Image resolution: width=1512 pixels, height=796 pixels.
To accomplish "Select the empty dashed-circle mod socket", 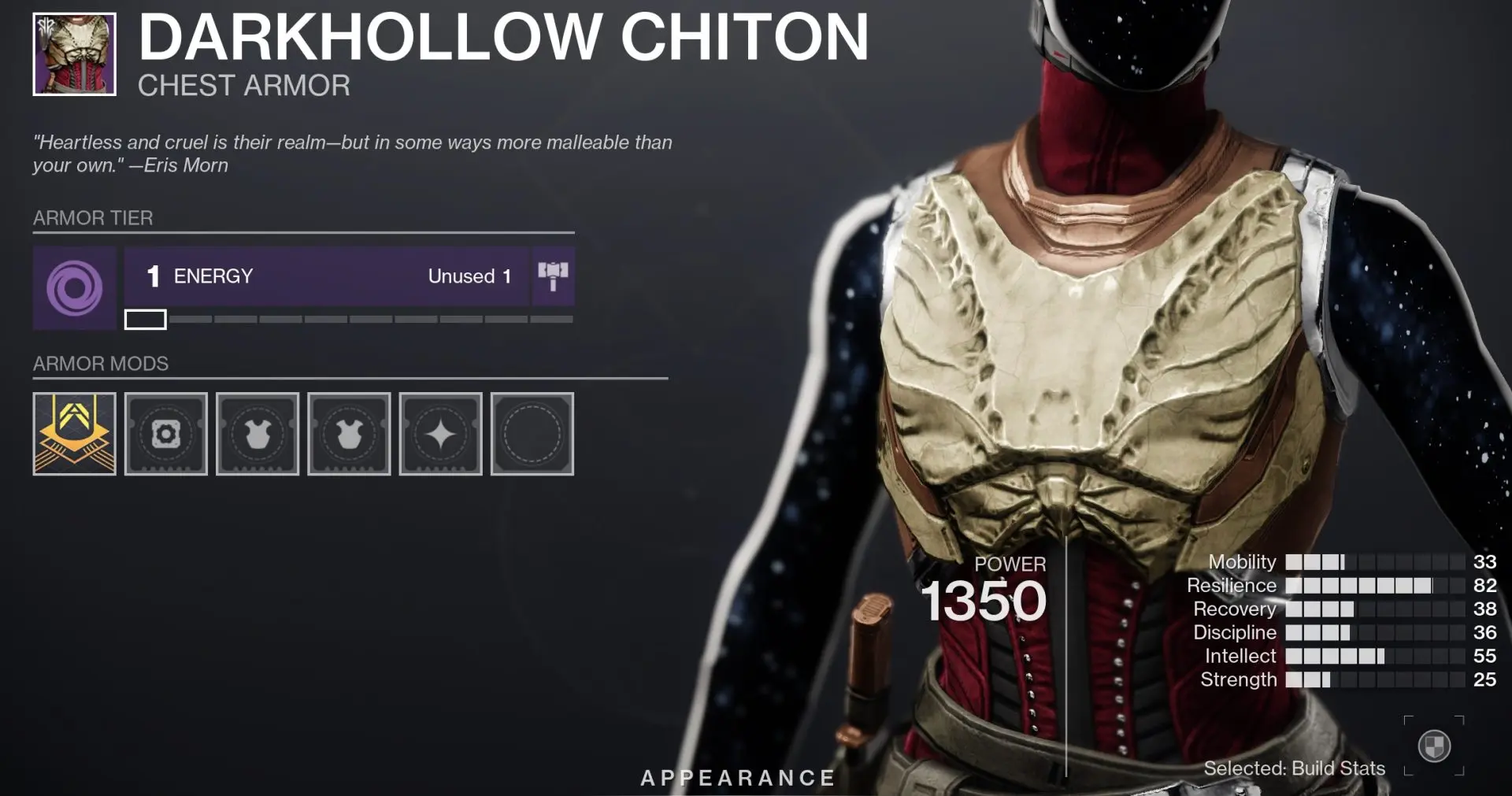I will coord(532,433).
